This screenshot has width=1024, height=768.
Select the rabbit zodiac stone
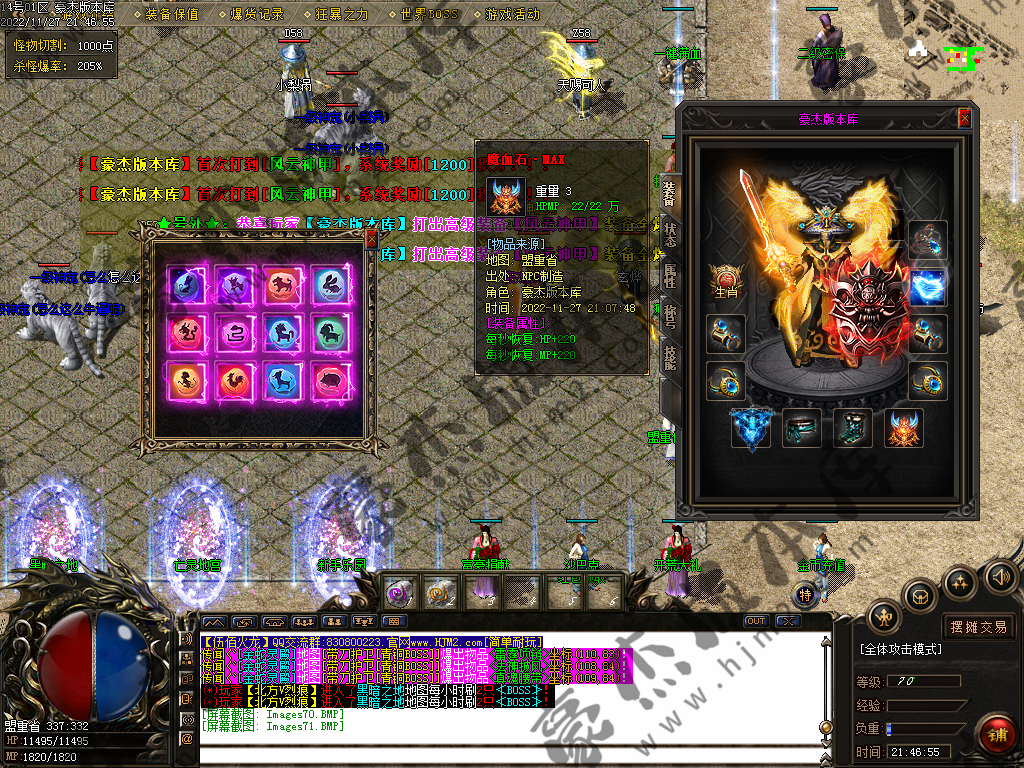tap(332, 287)
